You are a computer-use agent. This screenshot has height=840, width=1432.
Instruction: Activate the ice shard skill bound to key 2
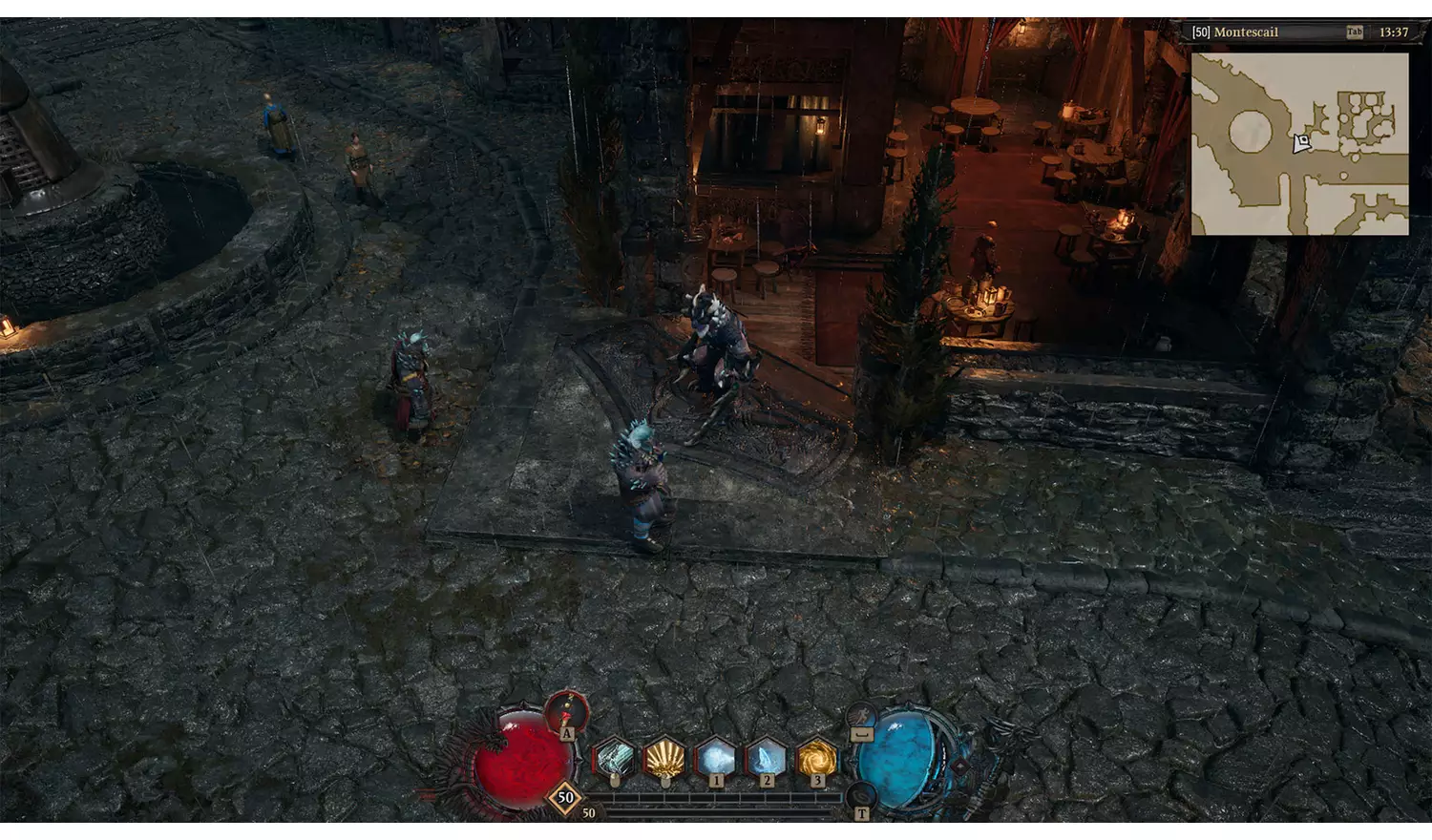click(x=766, y=759)
